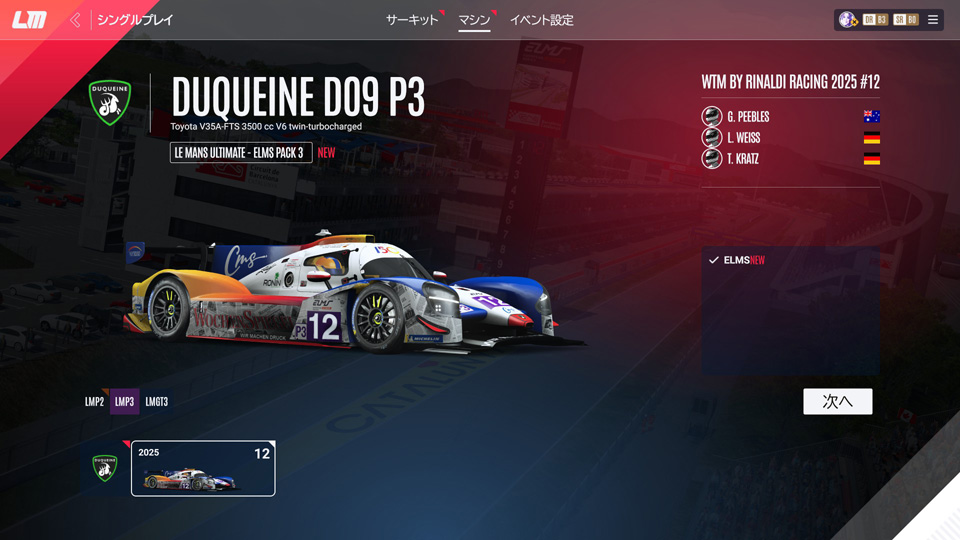
Task: Select the LMP2 class filter
Action: 94,402
